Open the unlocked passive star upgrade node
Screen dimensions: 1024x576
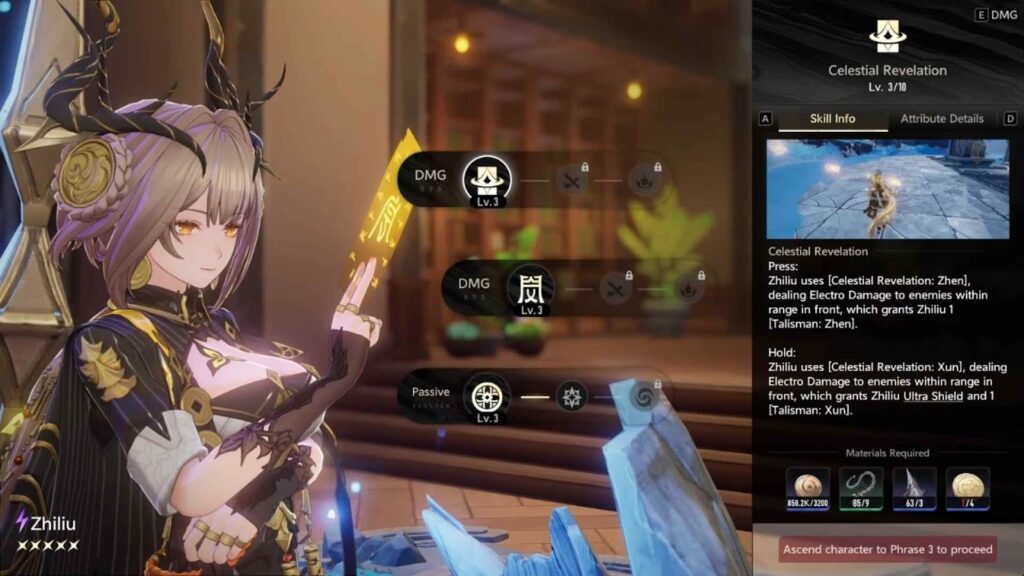[x=571, y=395]
